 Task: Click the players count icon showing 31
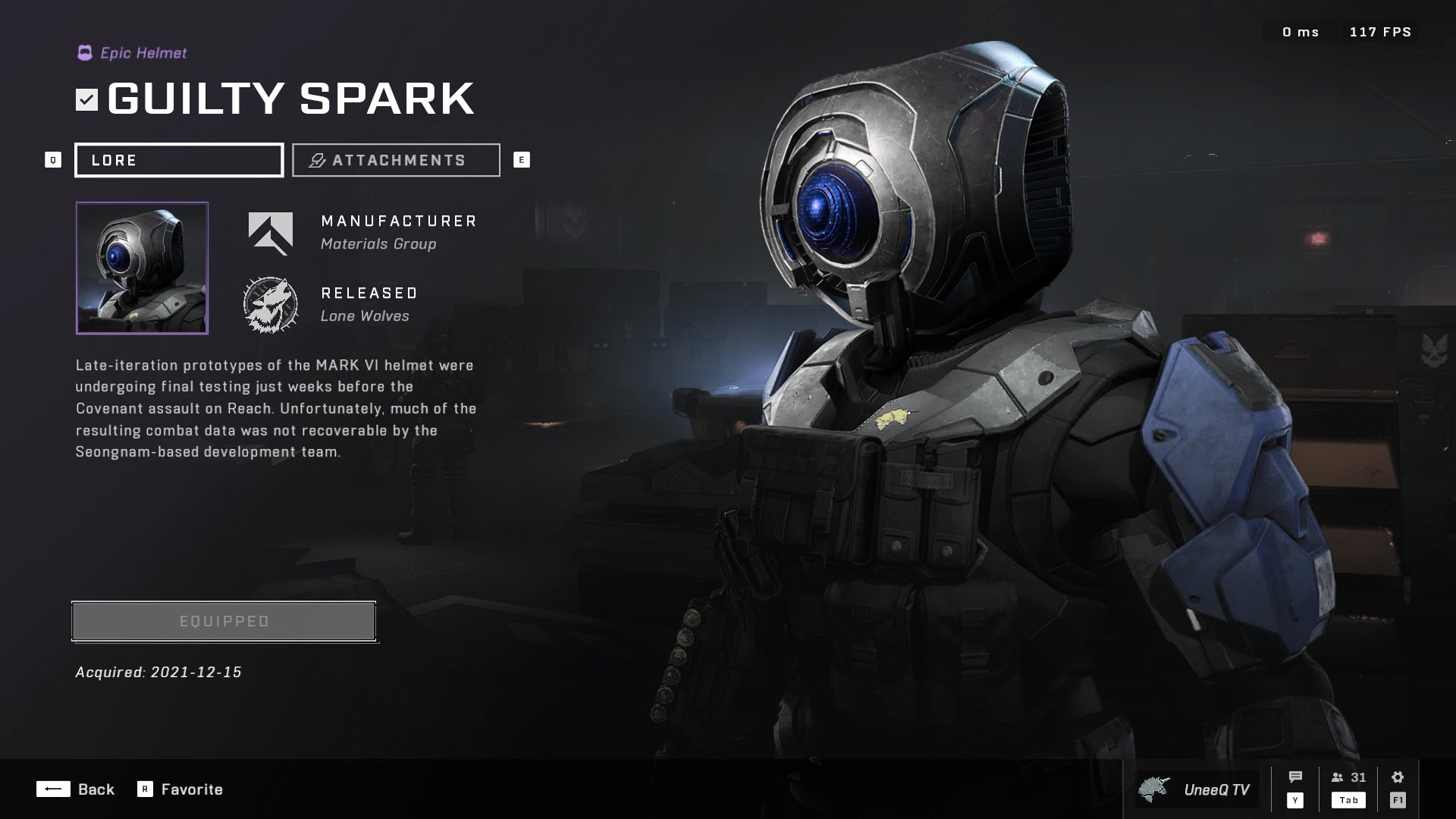[x=1337, y=777]
